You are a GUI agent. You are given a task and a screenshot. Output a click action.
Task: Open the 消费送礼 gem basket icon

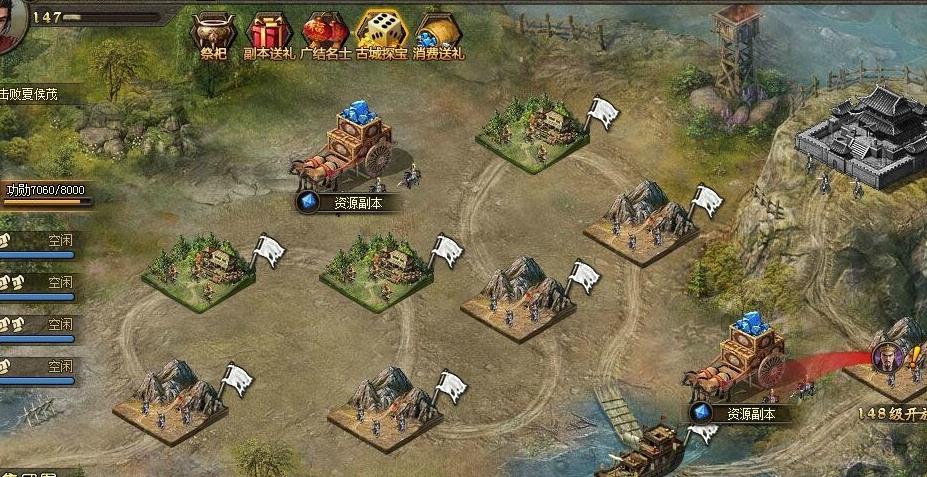[x=437, y=32]
